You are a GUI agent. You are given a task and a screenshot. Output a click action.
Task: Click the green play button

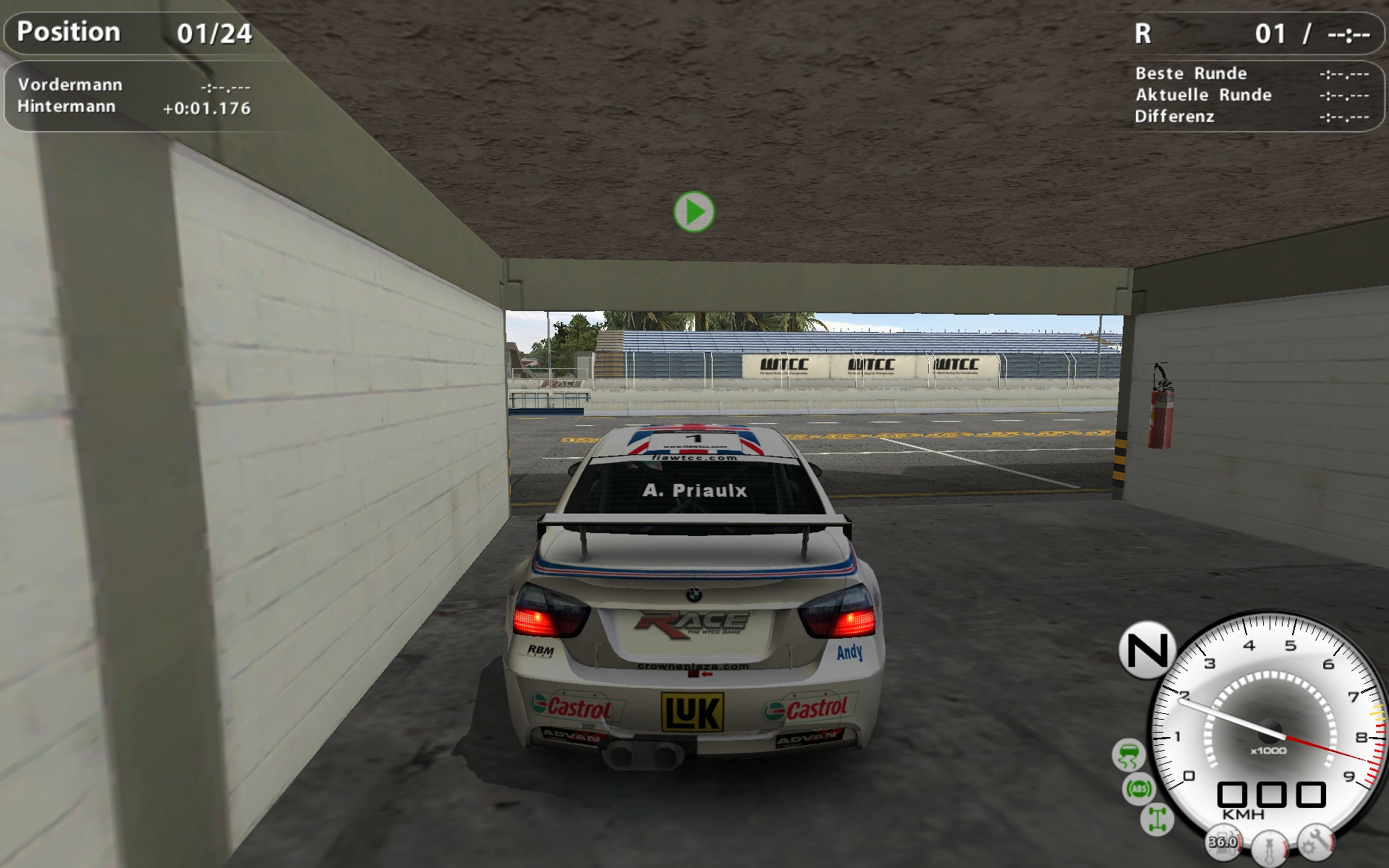pos(694,212)
